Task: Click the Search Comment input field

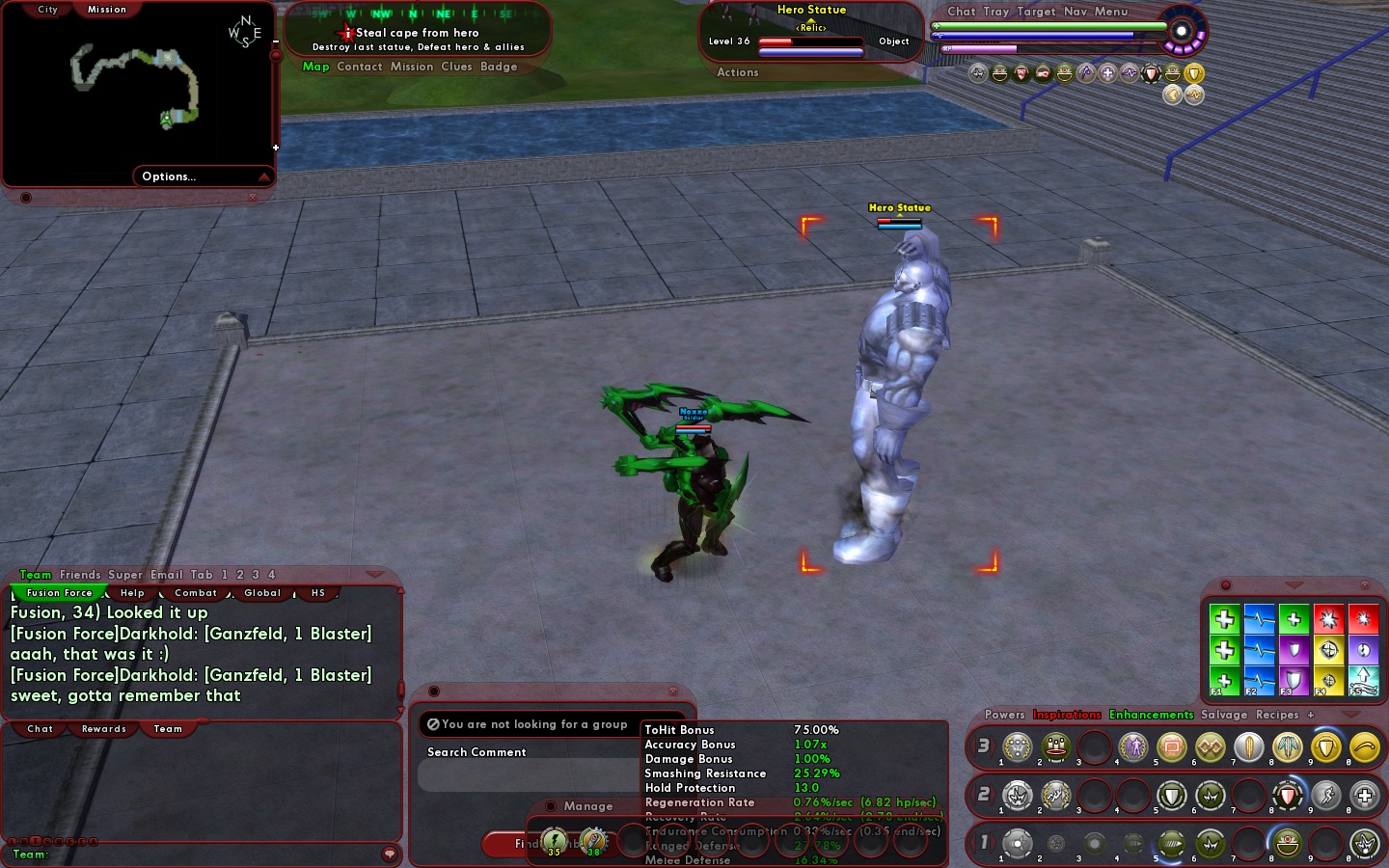Action: tap(529, 774)
